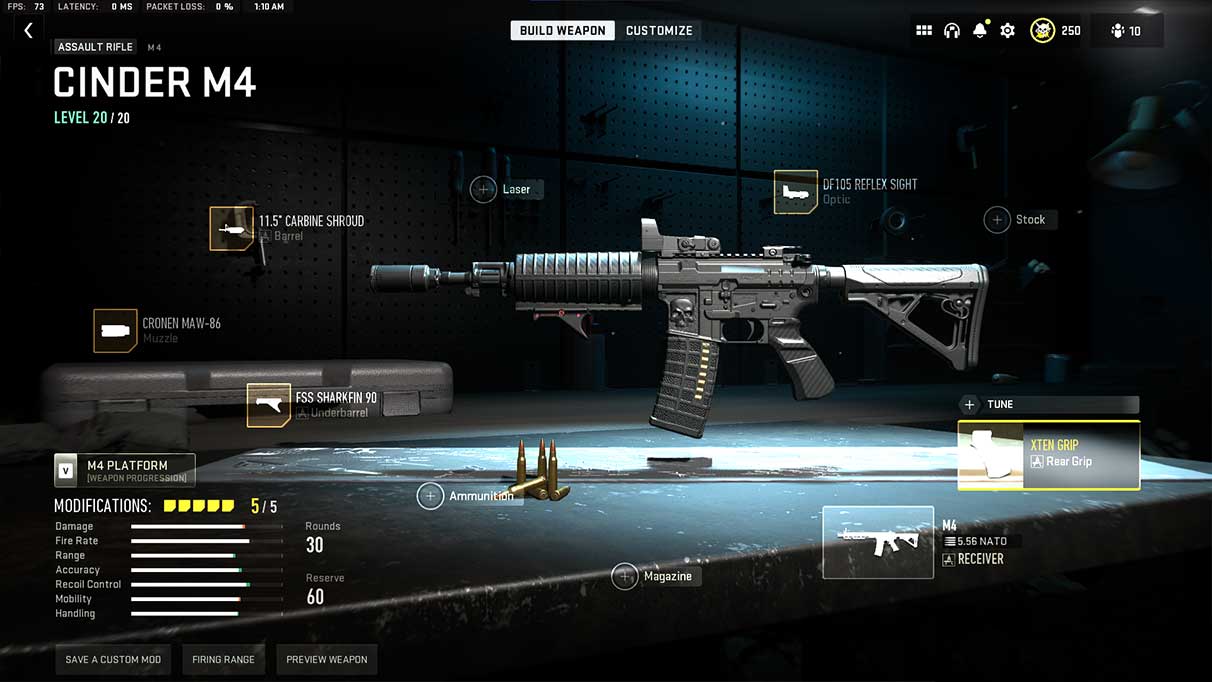Show notifications via the bell icon
The image size is (1212, 682).
[x=980, y=31]
